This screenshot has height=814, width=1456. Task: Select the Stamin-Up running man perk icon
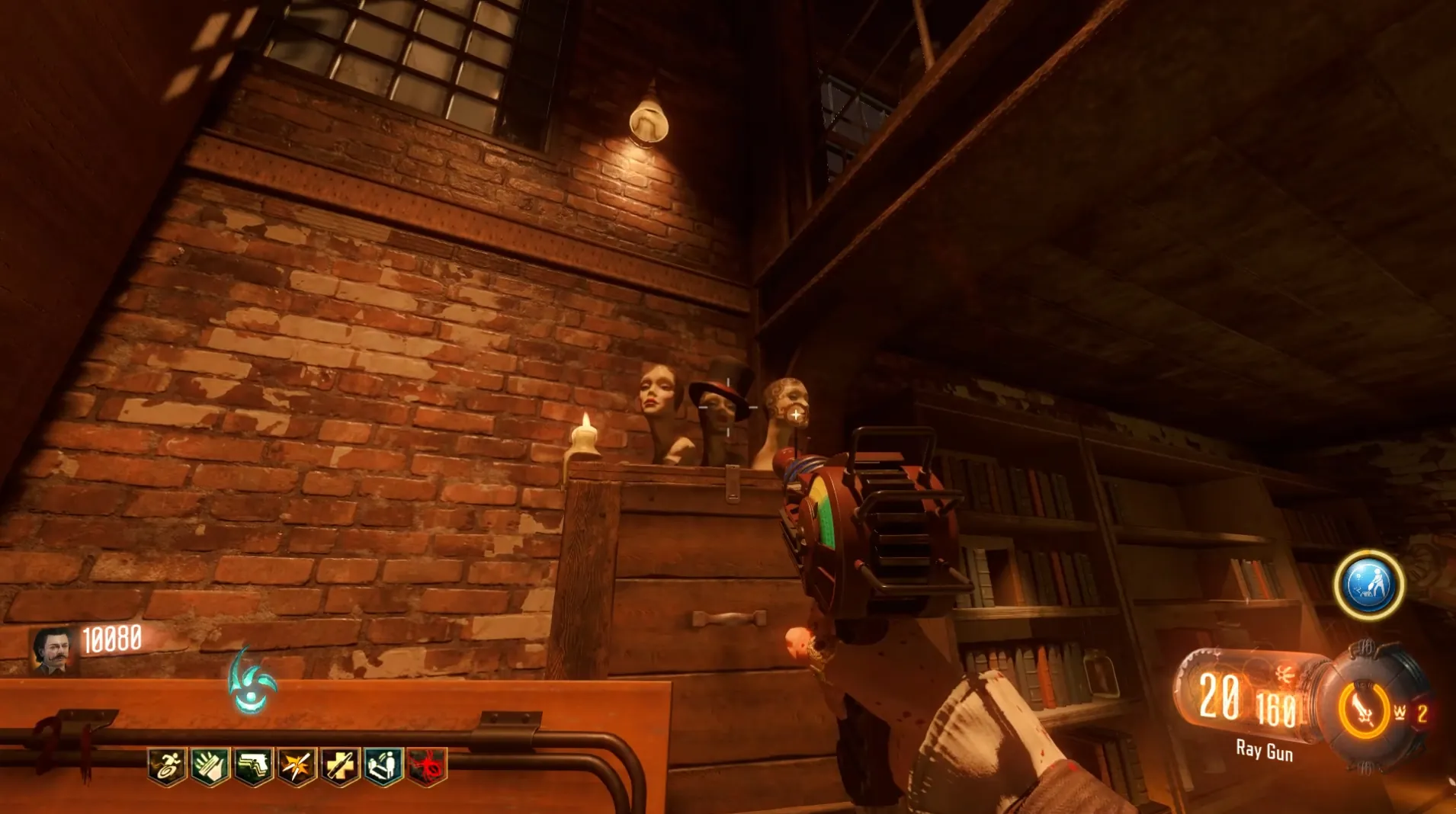click(x=167, y=765)
